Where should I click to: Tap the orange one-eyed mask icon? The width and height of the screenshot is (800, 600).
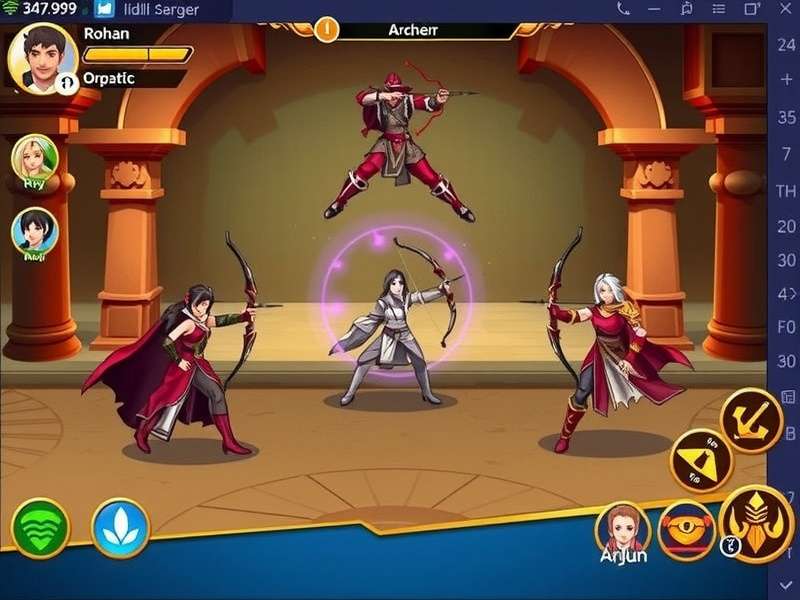(686, 529)
